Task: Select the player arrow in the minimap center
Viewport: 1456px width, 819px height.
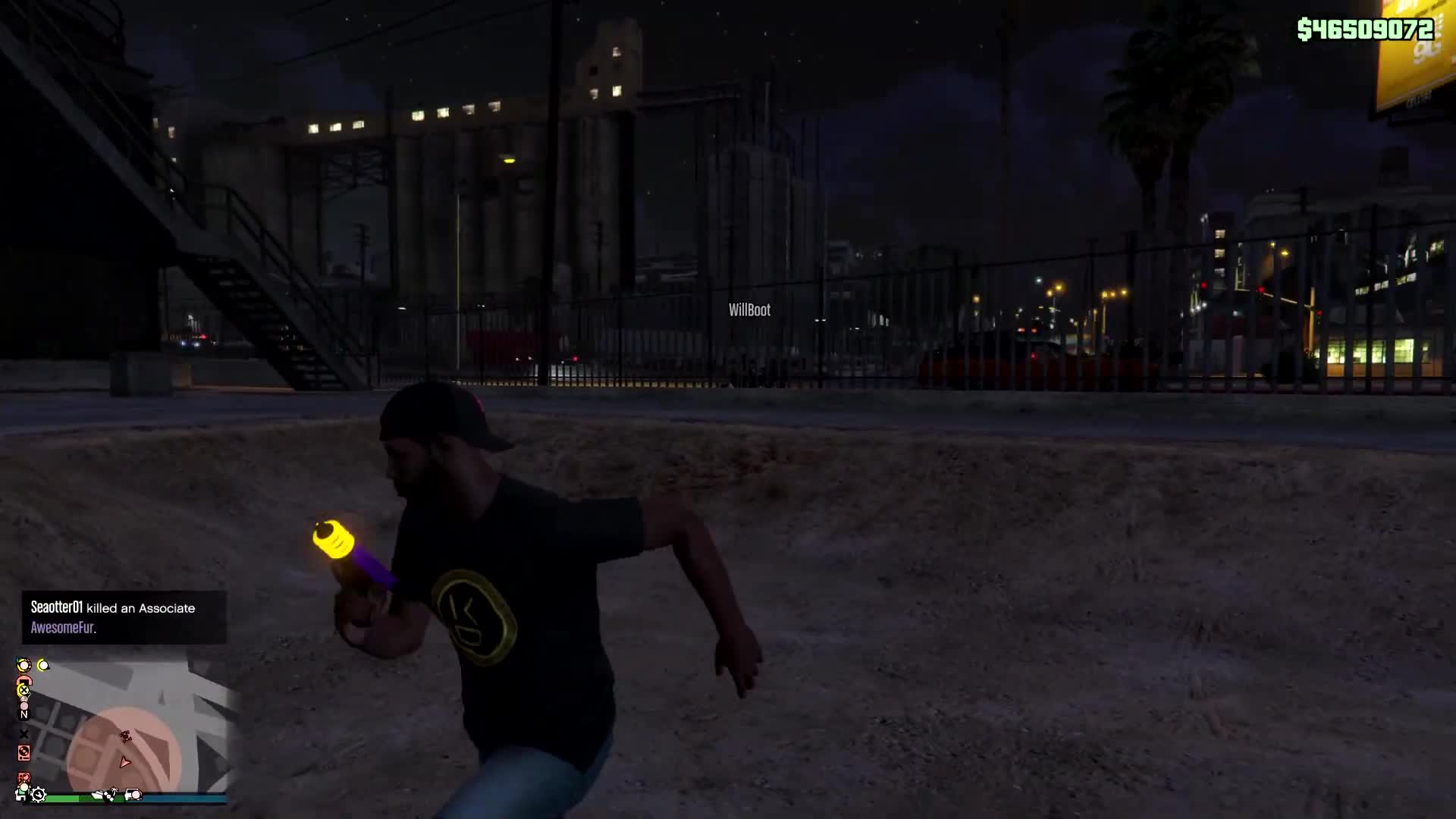Action: [x=124, y=763]
